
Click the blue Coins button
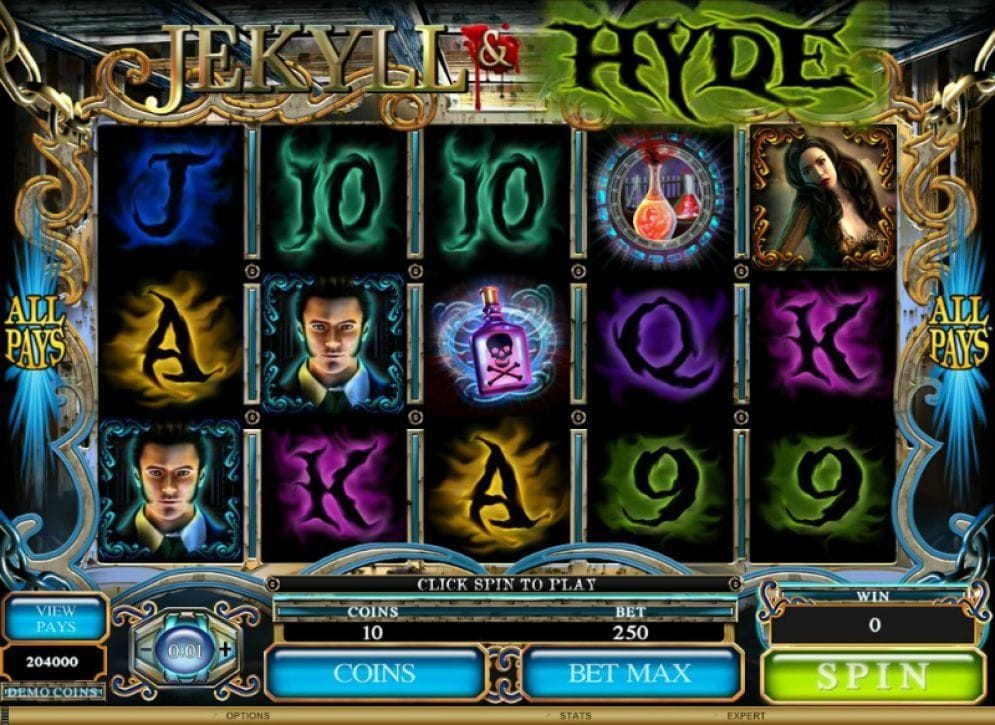pyautogui.click(x=373, y=673)
